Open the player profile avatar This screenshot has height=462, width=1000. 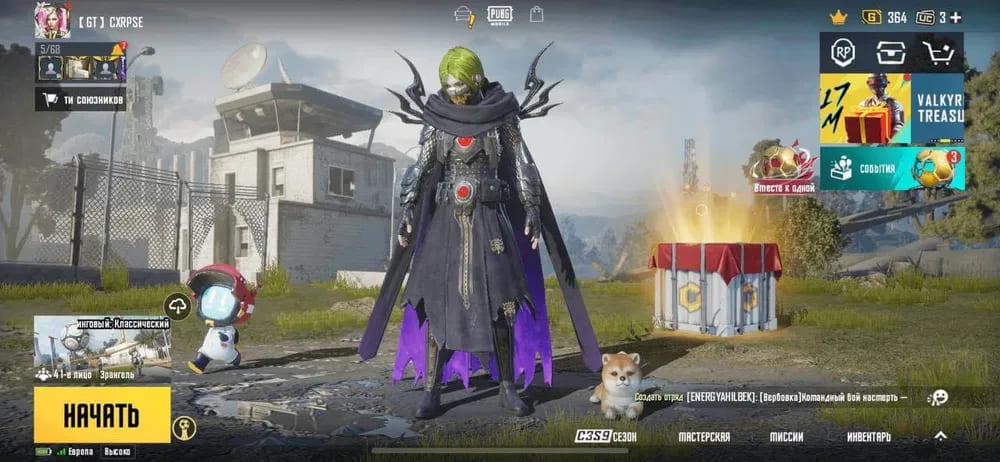coord(52,19)
